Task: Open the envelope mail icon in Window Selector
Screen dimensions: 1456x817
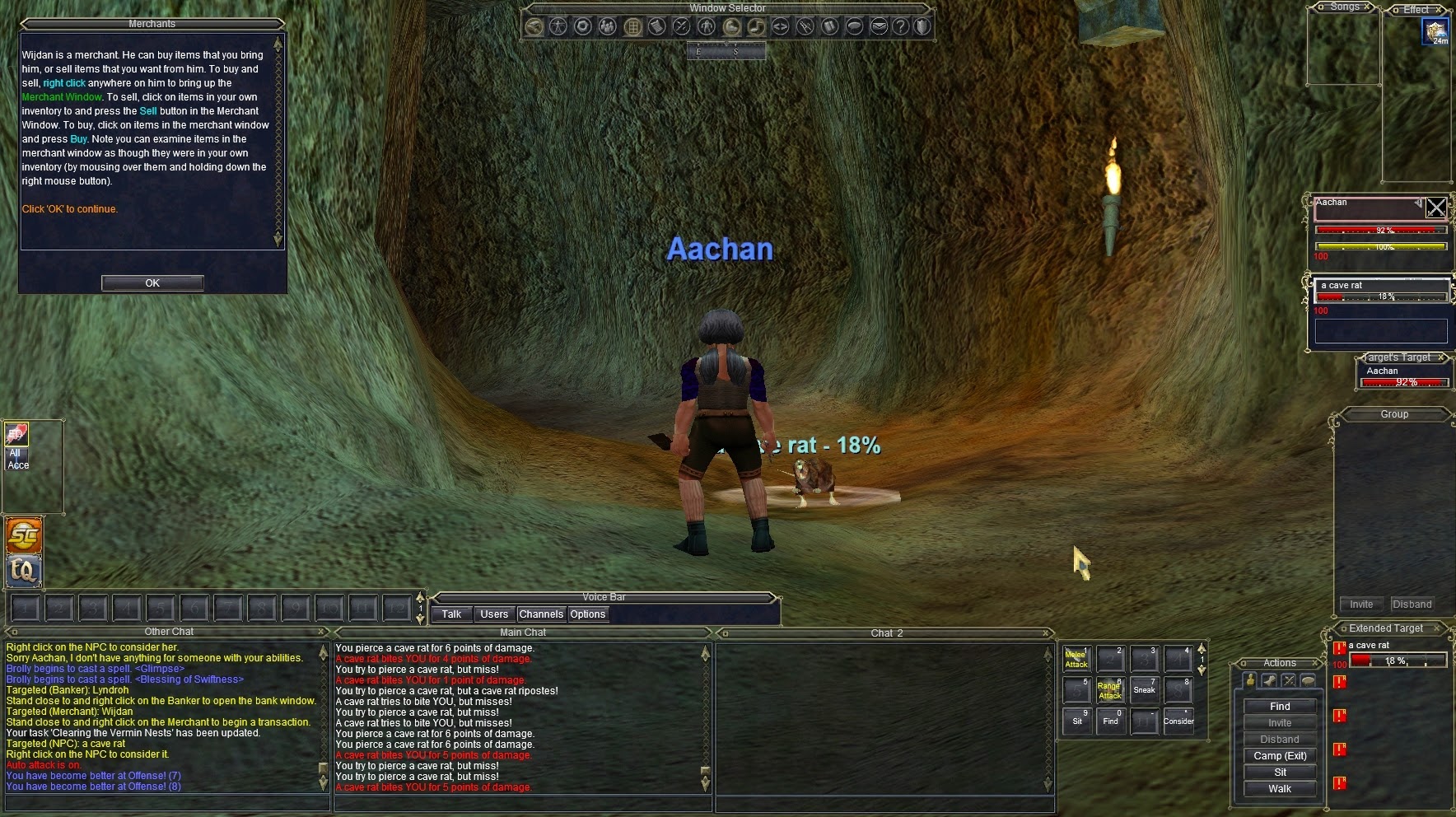Action: (879, 26)
